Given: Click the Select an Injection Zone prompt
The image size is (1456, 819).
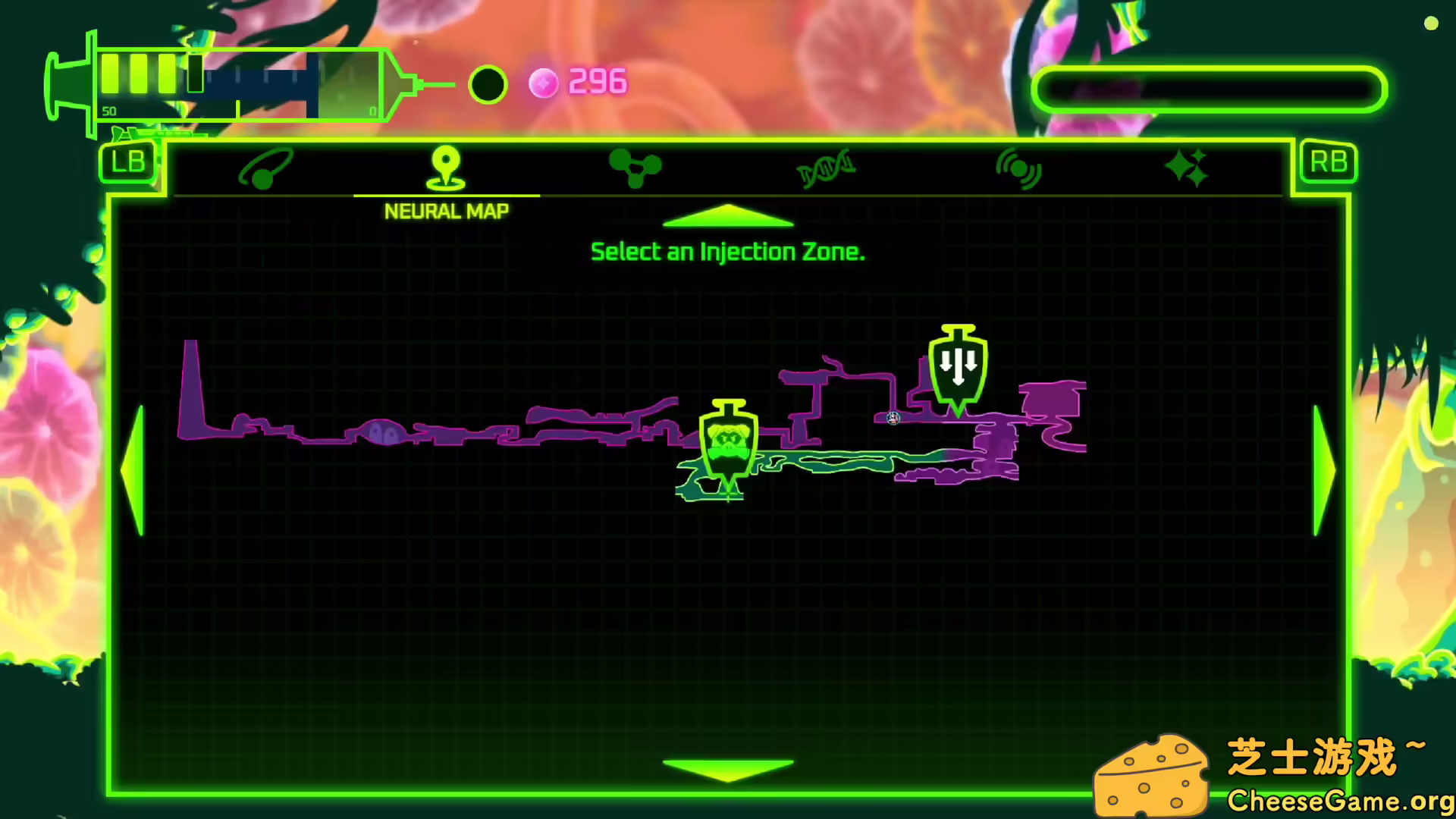Looking at the screenshot, I should point(727,251).
